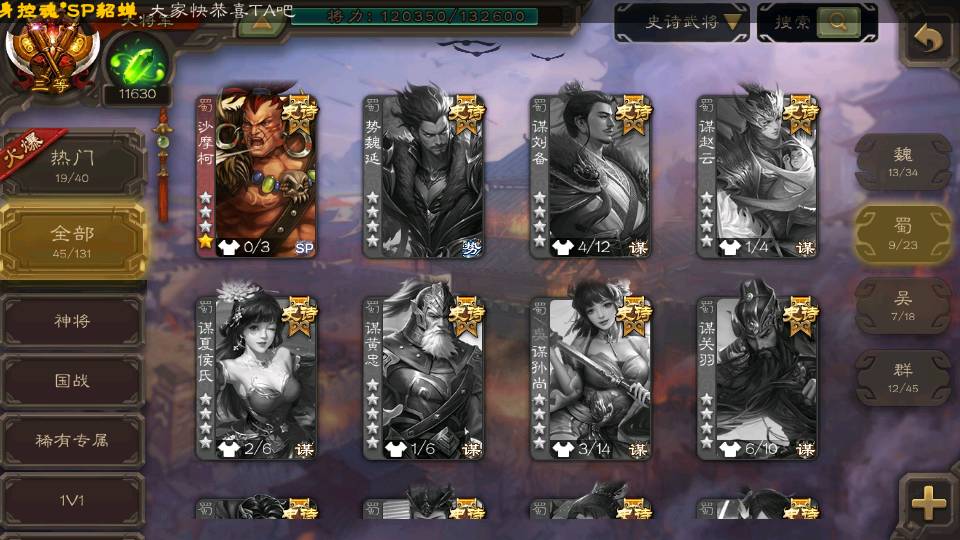Viewport: 960px width, 540px height.
Task: Select the 势魏延 general card
Action: (424, 175)
